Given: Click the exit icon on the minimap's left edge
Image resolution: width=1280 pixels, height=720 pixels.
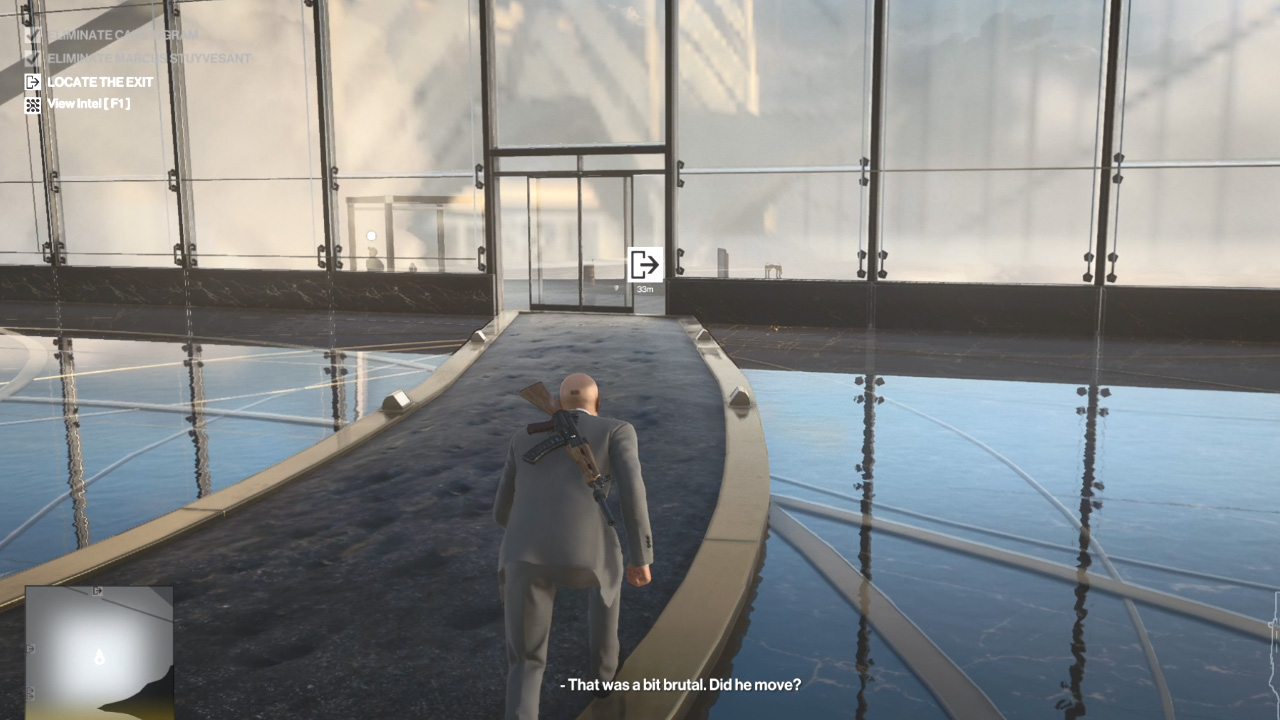Looking at the screenshot, I should click(x=29, y=650).
